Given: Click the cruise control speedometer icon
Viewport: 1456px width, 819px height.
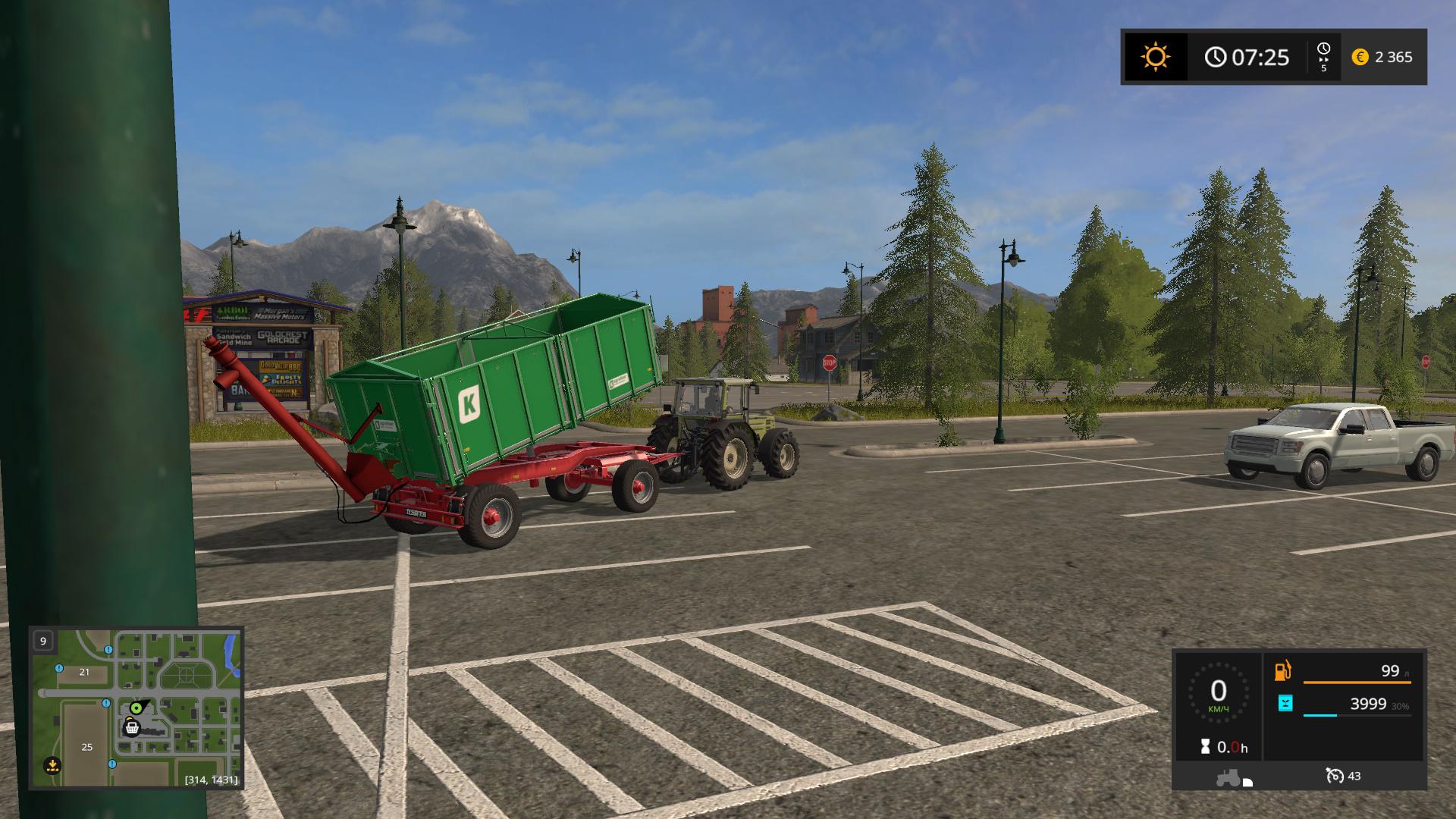Looking at the screenshot, I should point(1334,776).
